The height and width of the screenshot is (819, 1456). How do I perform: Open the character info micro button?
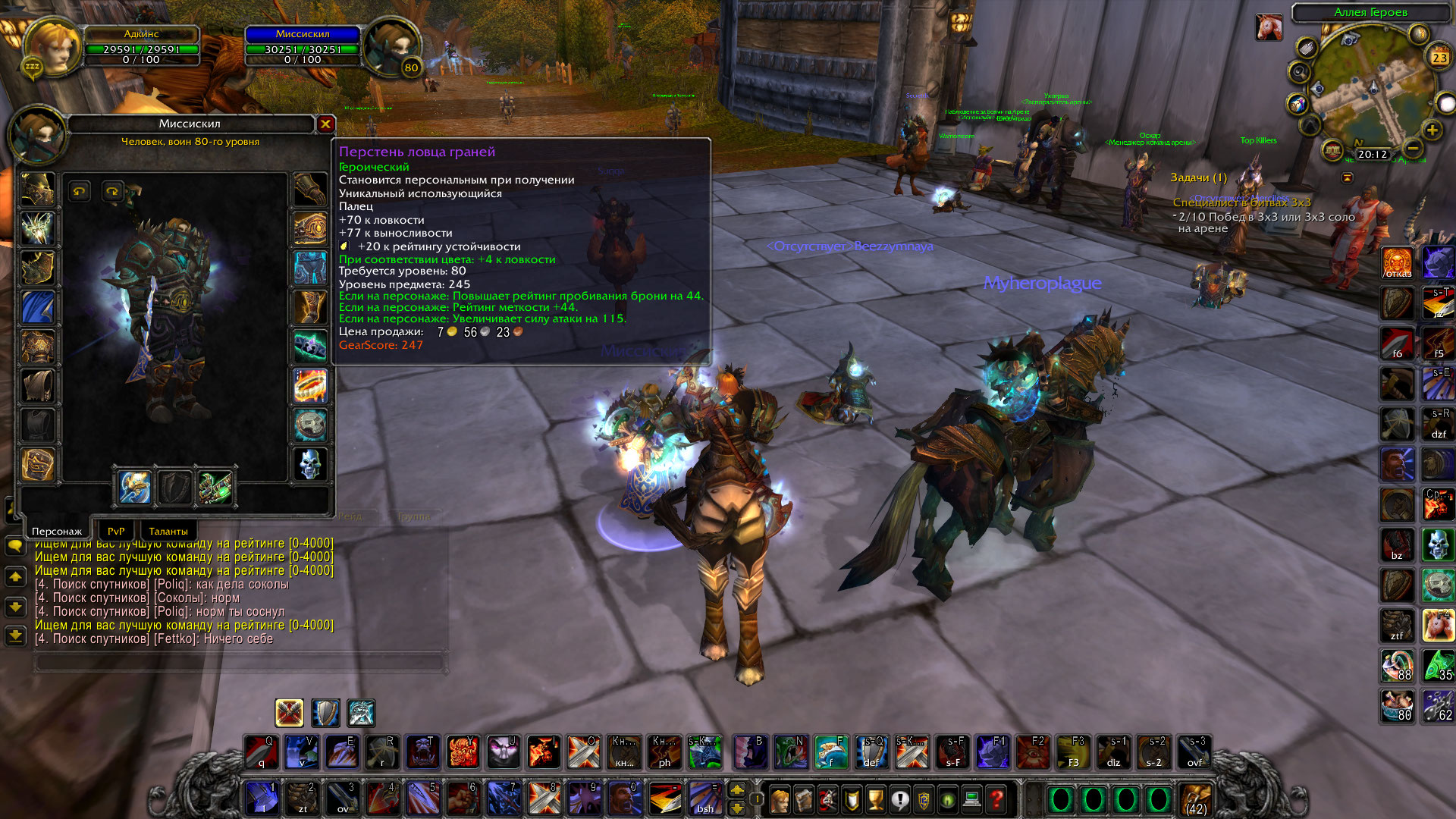coord(779,799)
